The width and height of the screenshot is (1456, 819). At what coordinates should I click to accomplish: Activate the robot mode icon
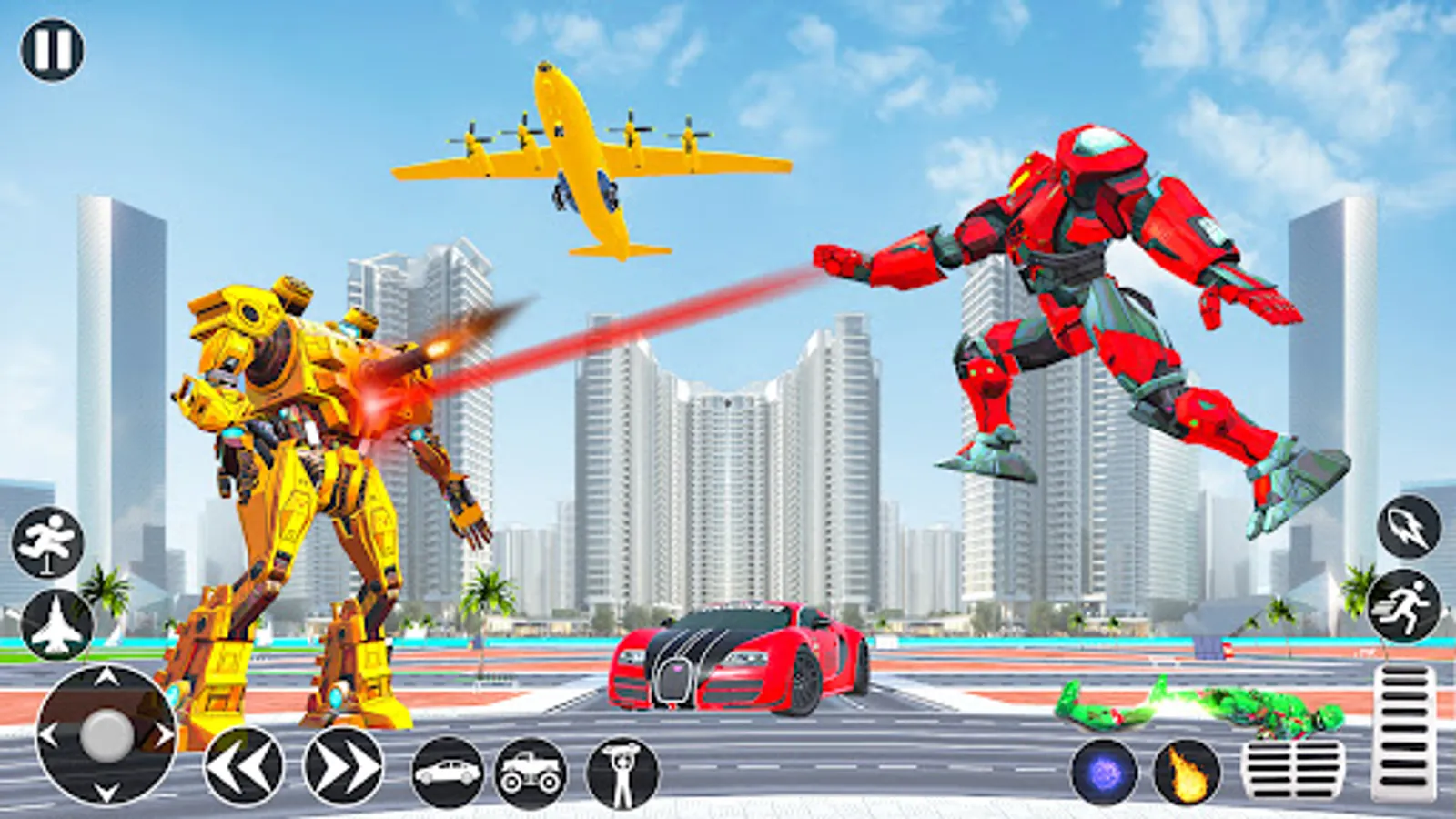[623, 772]
